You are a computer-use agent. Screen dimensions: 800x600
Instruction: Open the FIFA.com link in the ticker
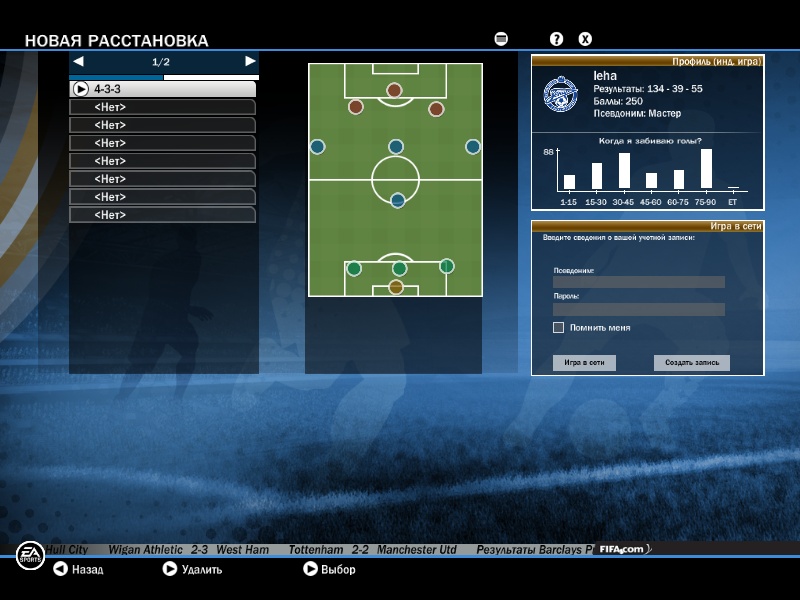[621, 550]
